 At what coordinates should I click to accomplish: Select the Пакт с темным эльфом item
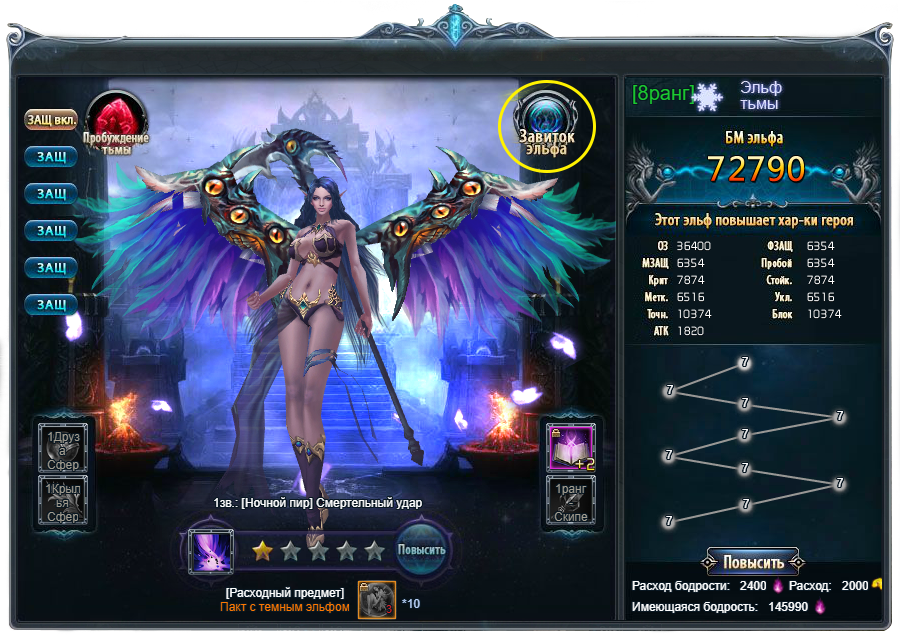pos(376,600)
